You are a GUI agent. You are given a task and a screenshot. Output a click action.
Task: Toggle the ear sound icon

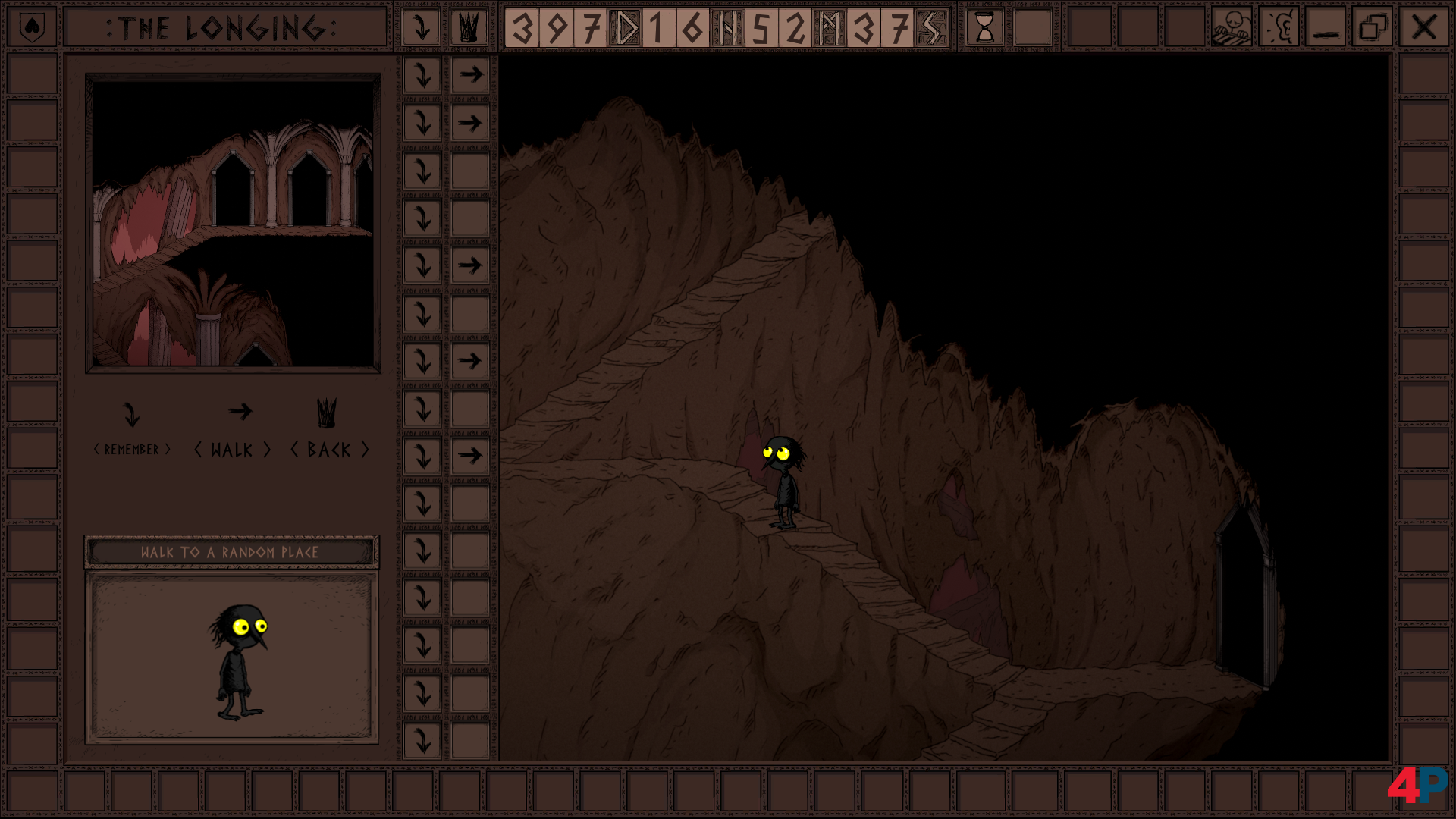[x=1280, y=28]
